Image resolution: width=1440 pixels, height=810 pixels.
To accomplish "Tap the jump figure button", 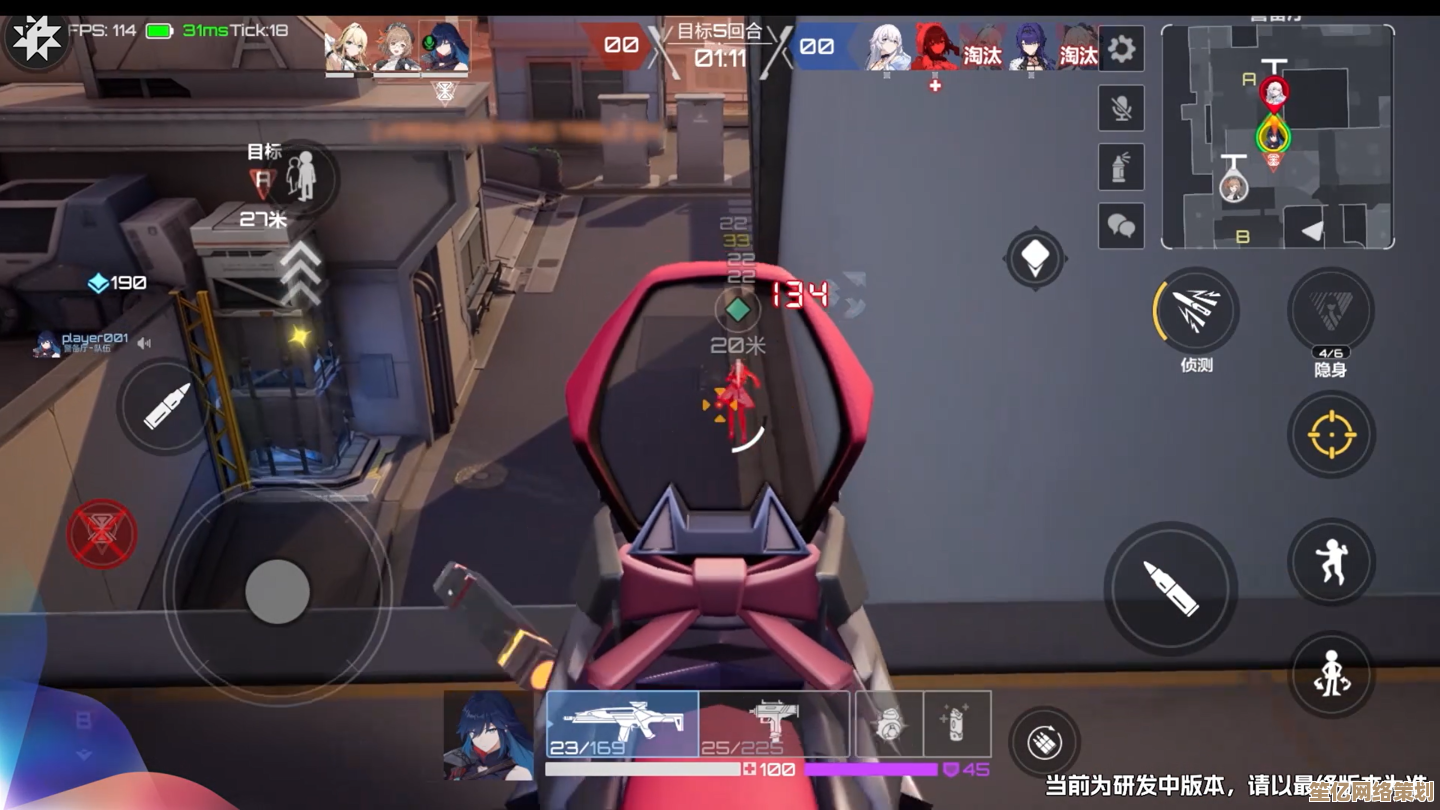I will tap(1331, 561).
